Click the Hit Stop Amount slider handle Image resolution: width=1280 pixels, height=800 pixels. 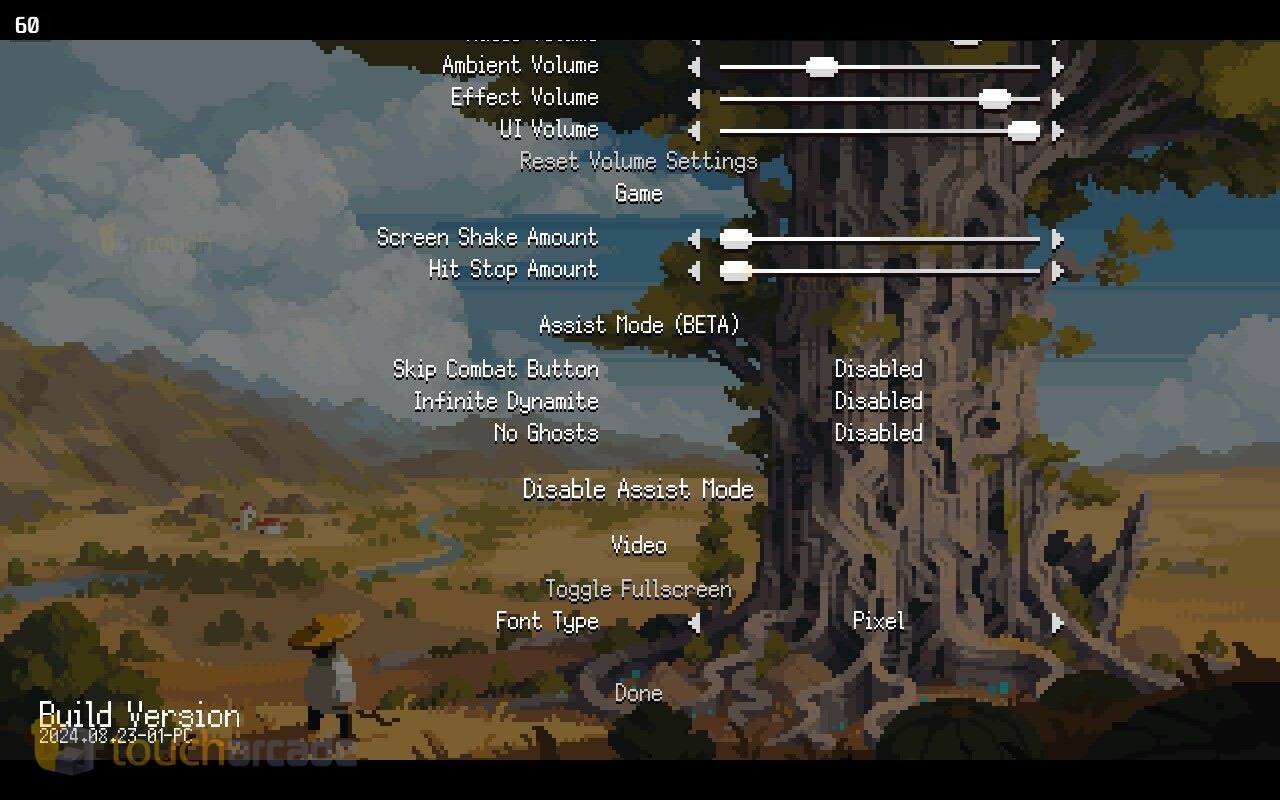coord(736,271)
